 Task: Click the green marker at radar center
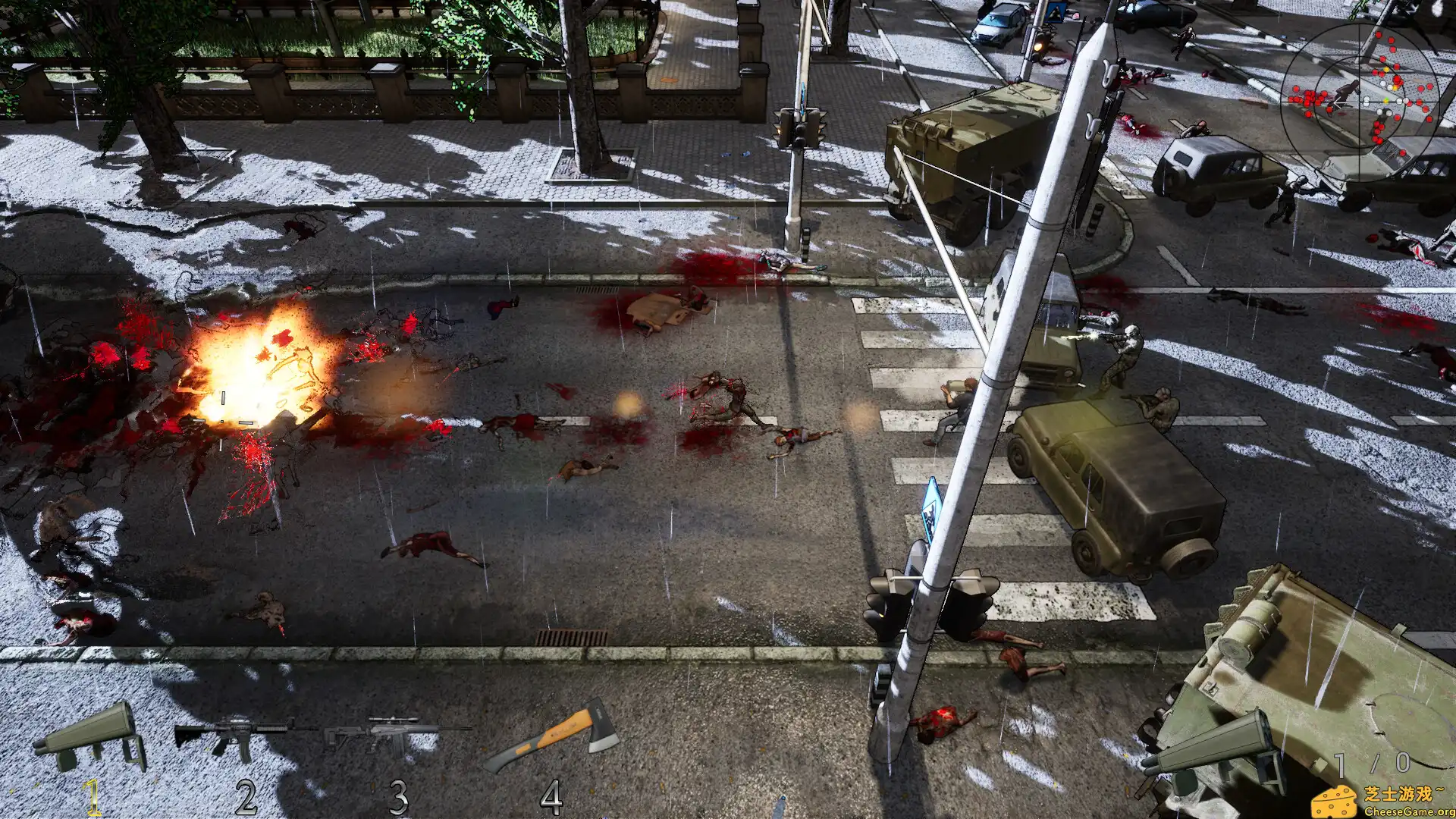1386,99
